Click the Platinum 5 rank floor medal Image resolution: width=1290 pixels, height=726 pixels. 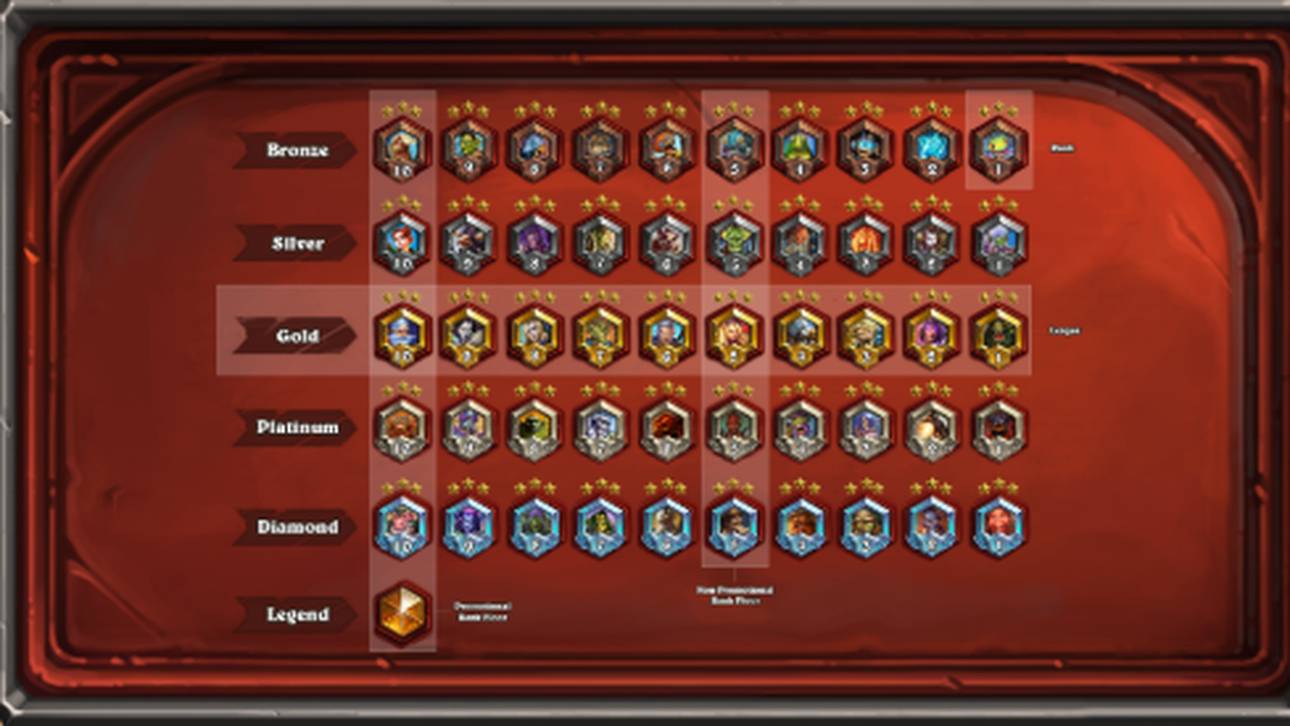coord(733,427)
